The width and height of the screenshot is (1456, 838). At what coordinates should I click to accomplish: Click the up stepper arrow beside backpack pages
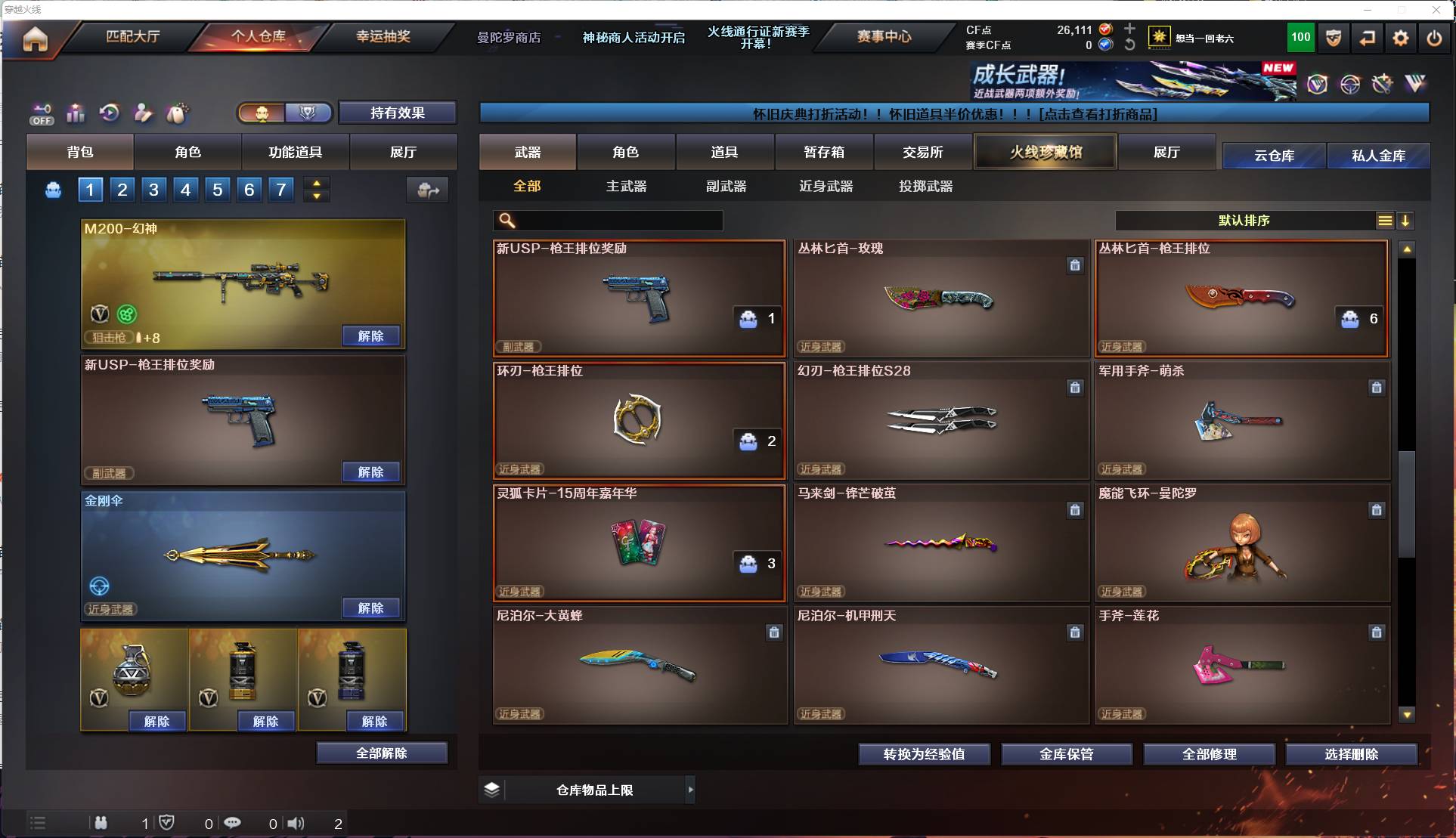pos(317,183)
